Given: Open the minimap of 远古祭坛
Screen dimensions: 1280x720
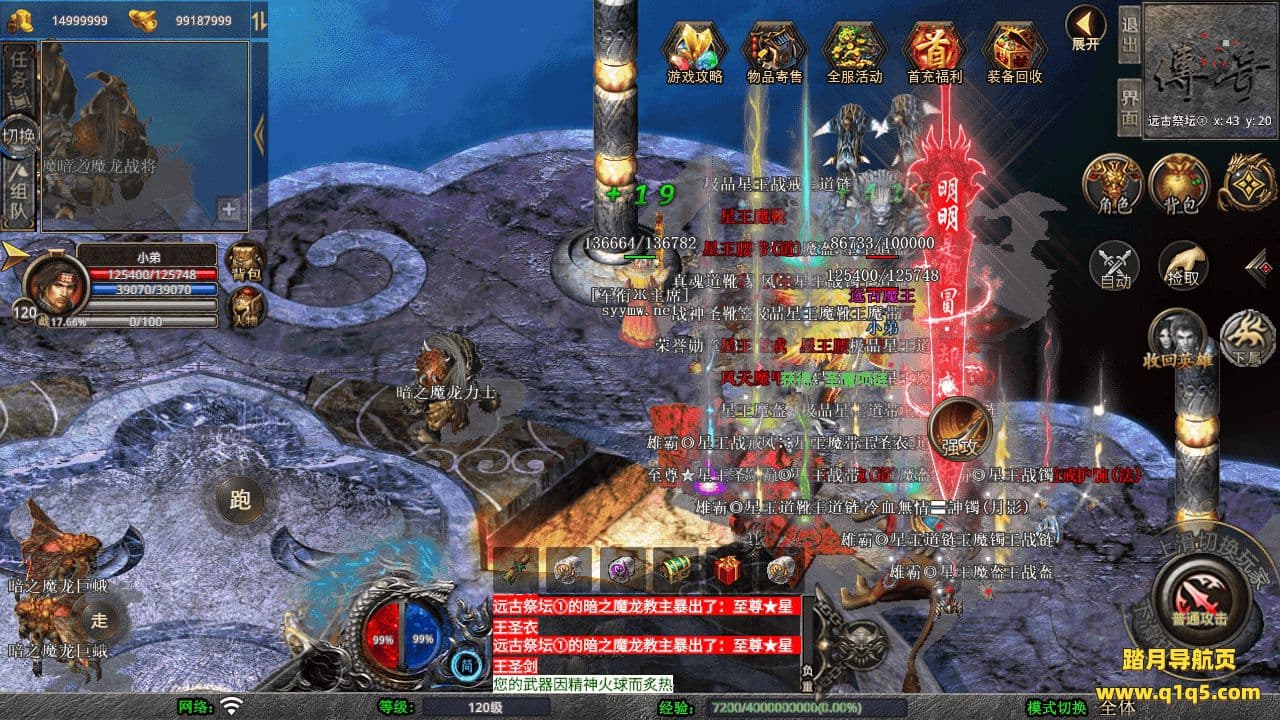Looking at the screenshot, I should click(x=1209, y=60).
